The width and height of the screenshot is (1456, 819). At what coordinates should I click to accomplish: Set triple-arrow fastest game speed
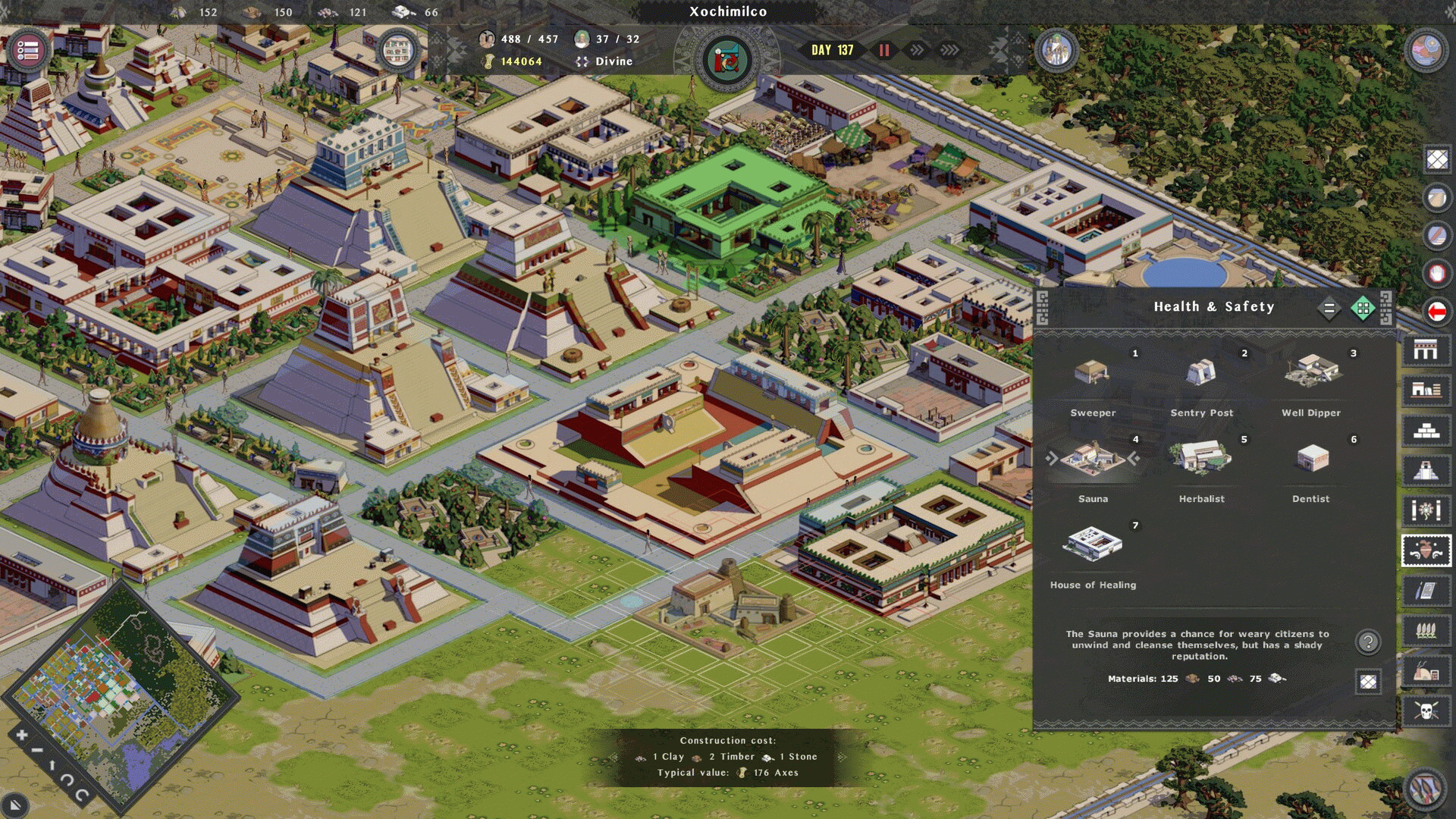click(949, 50)
